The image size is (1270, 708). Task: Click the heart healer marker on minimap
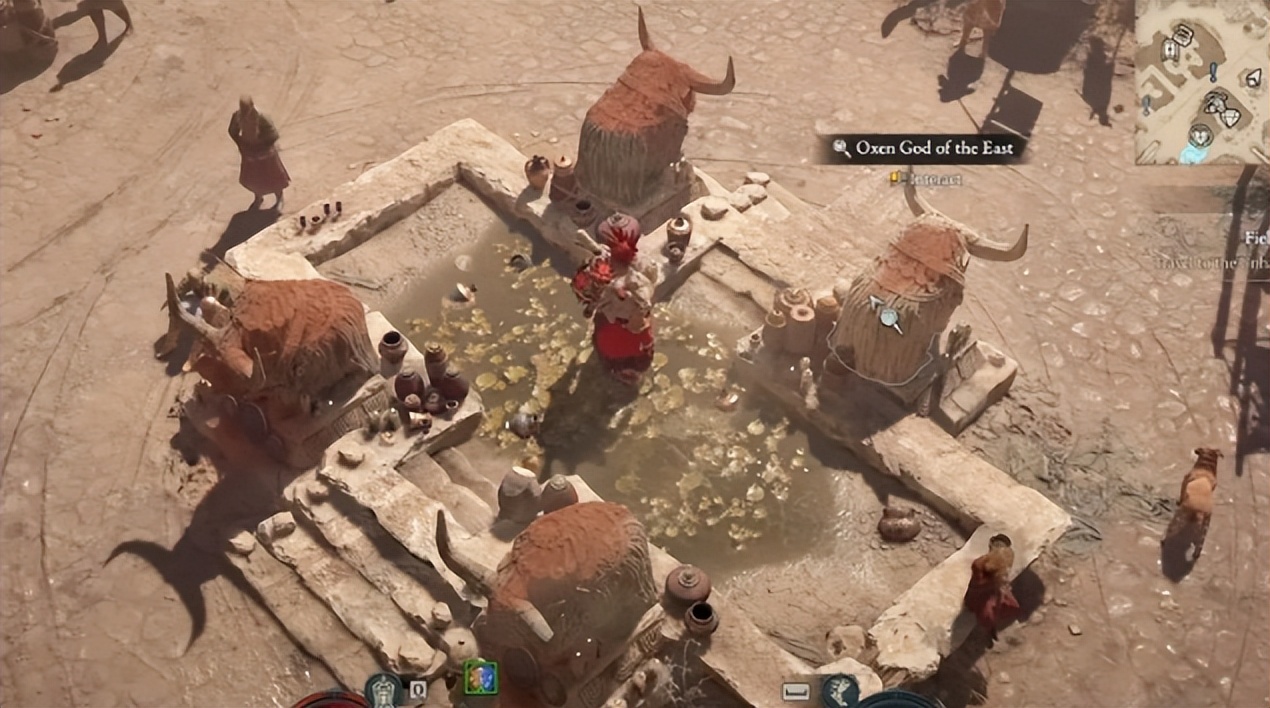pos(1200,135)
